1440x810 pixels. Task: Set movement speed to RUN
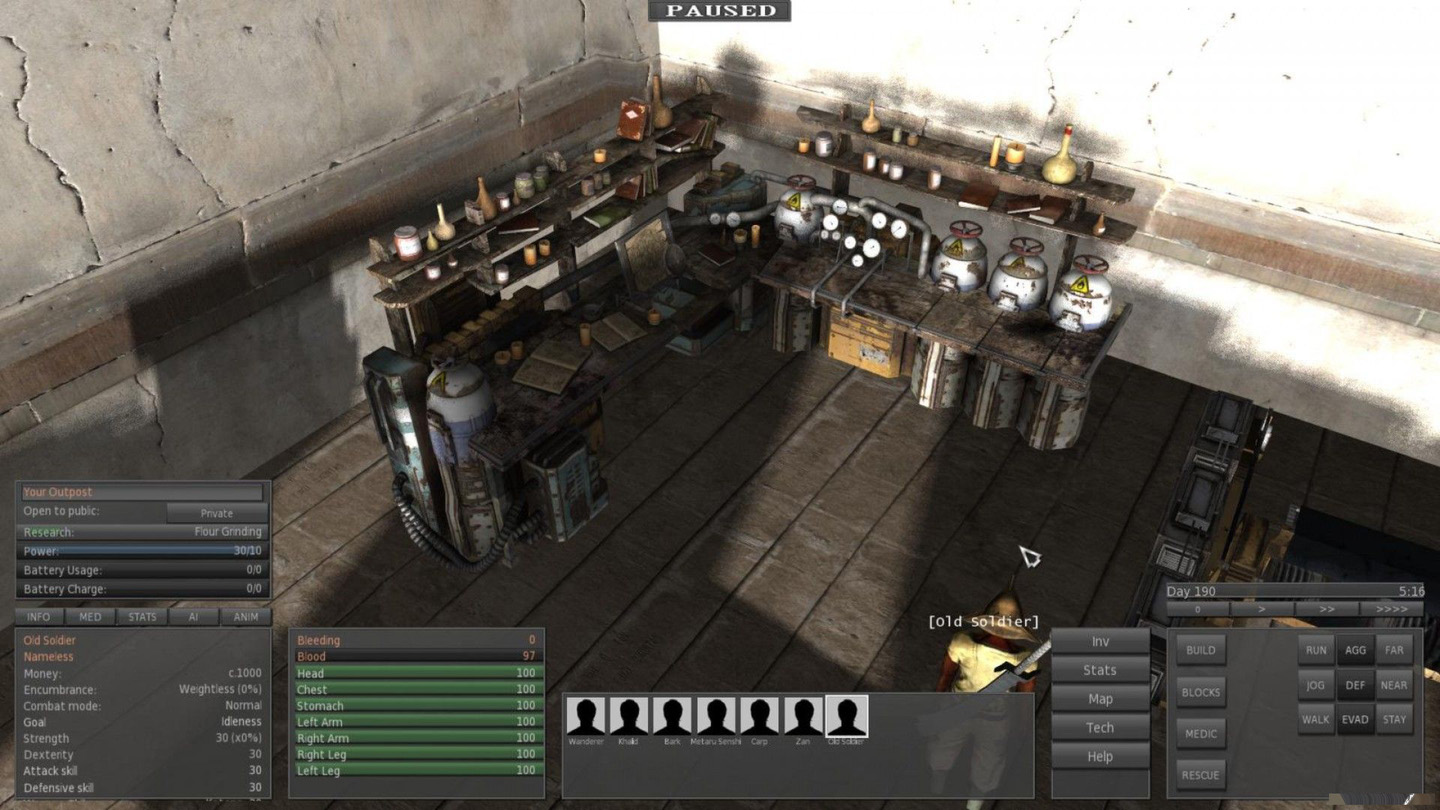pyautogui.click(x=1315, y=650)
